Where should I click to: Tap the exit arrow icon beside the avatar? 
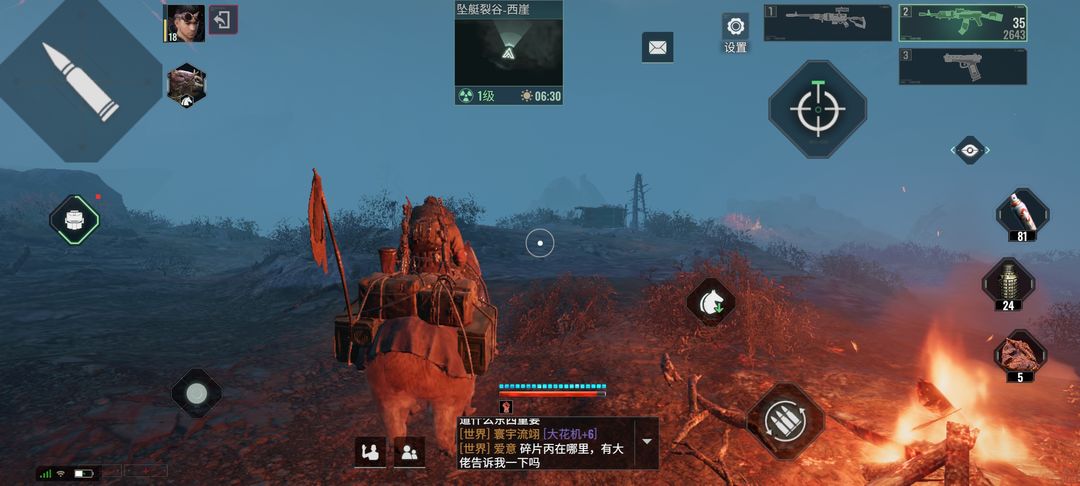(x=223, y=20)
